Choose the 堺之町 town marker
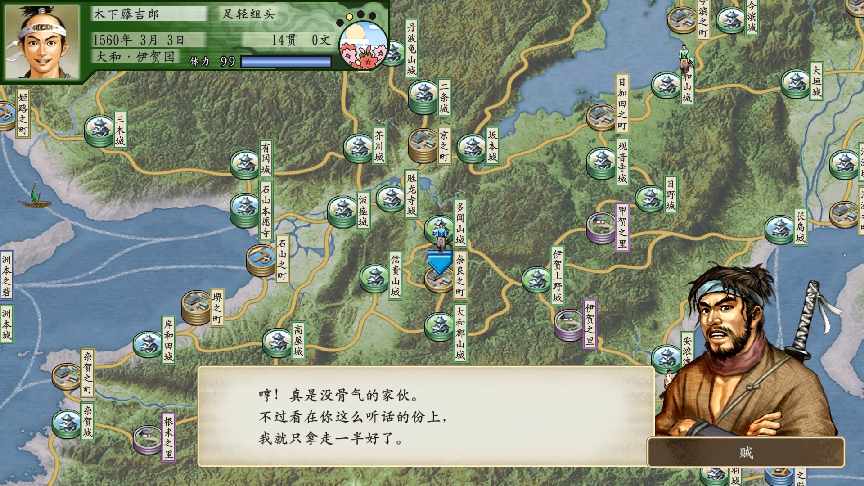The width and height of the screenshot is (864, 486). pos(197,306)
